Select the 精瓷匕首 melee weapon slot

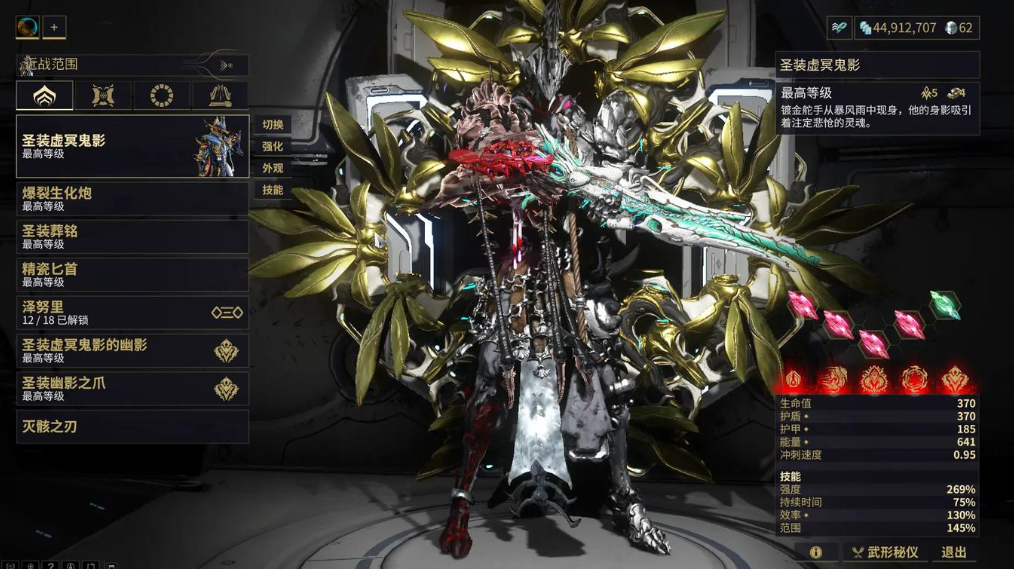[132, 274]
